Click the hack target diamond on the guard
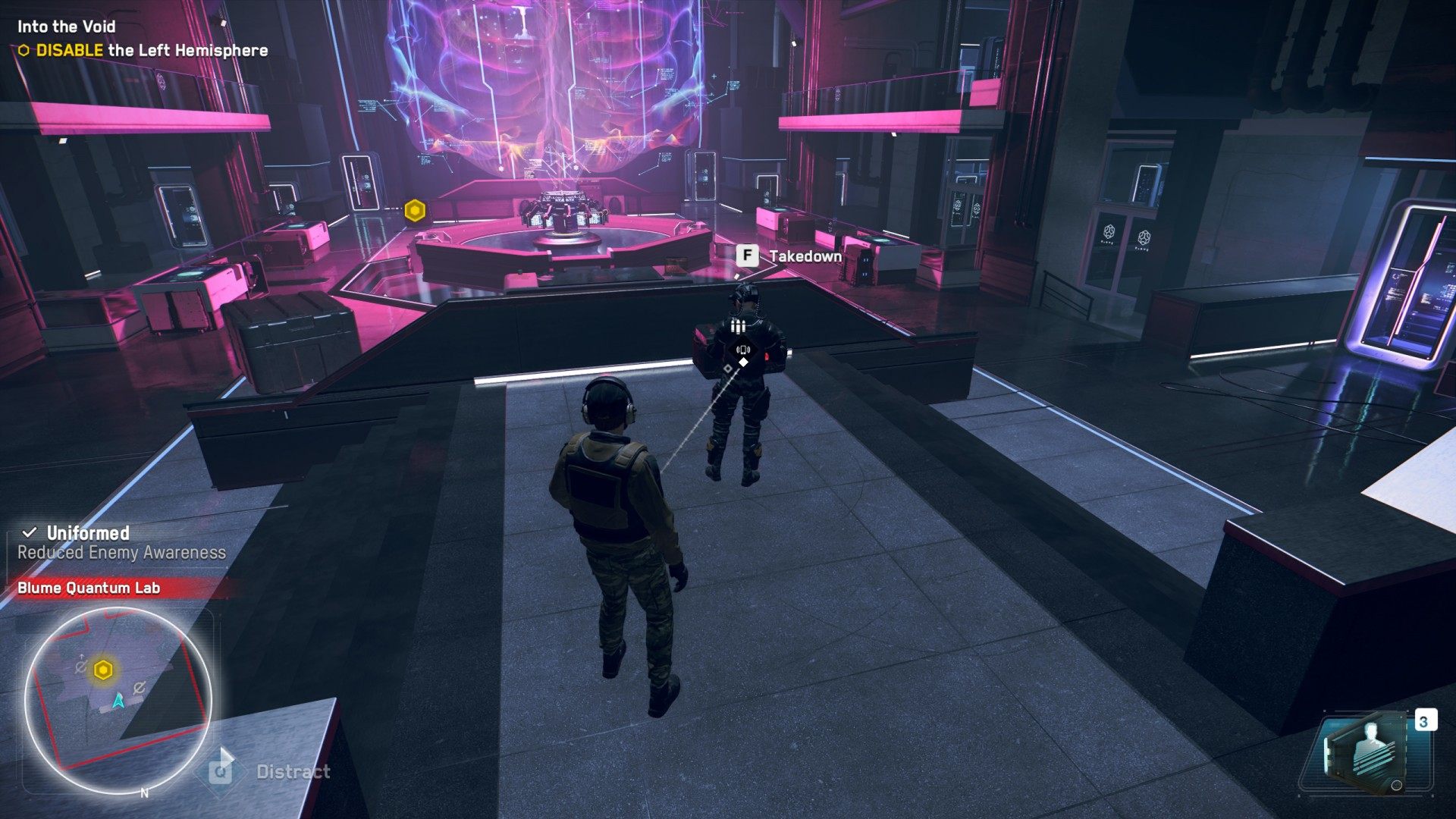Screen dimensions: 1456x819 tap(743, 362)
